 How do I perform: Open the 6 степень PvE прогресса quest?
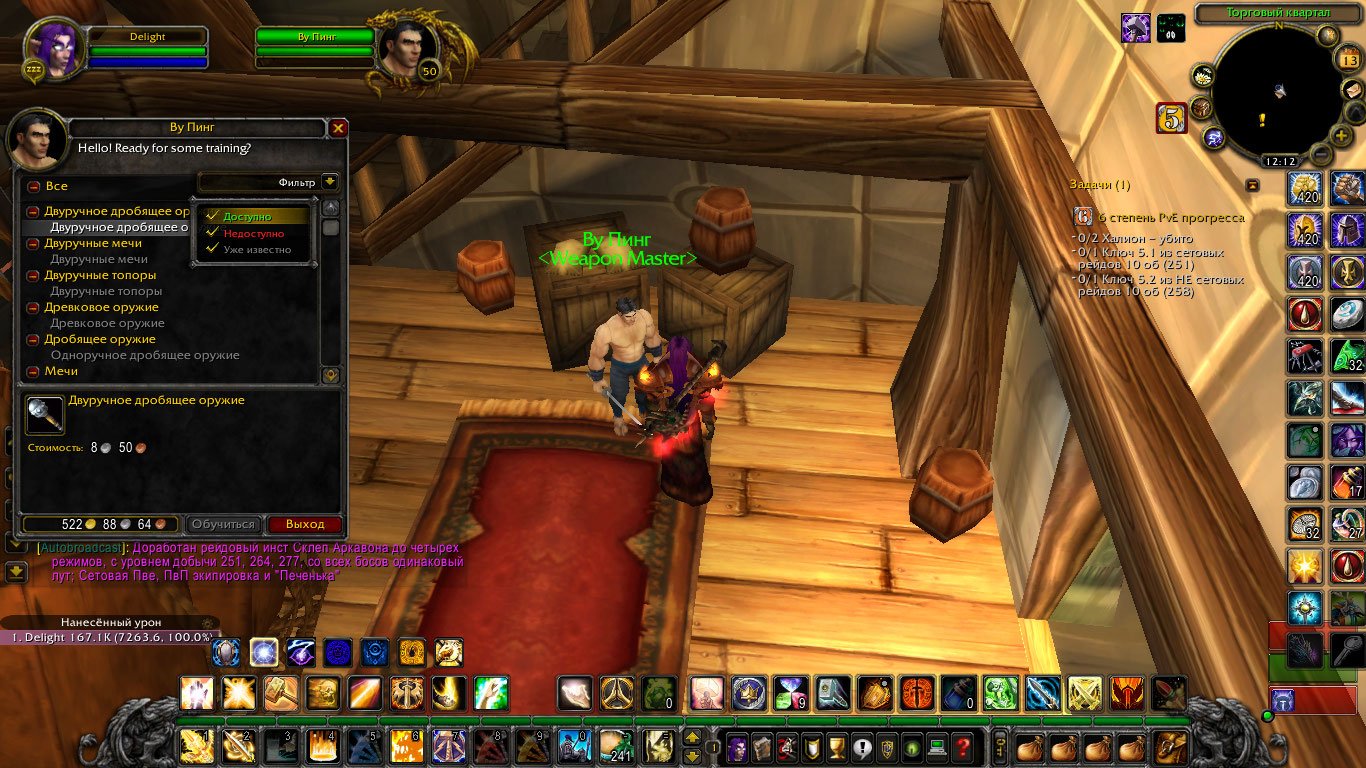1170,217
